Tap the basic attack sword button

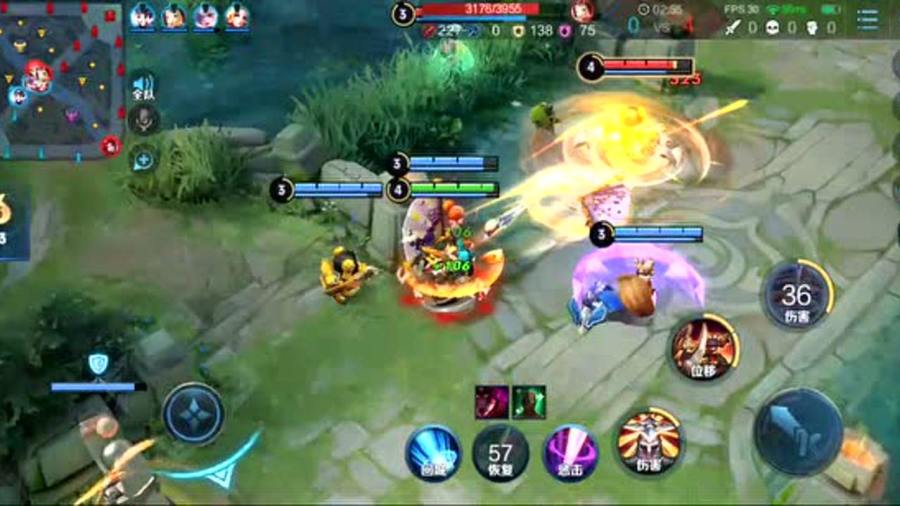point(798,432)
